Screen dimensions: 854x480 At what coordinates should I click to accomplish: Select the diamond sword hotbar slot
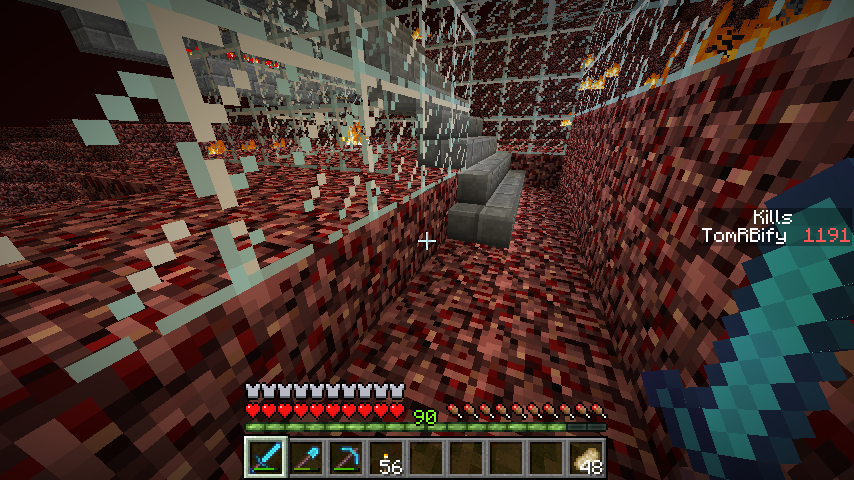tap(266, 458)
